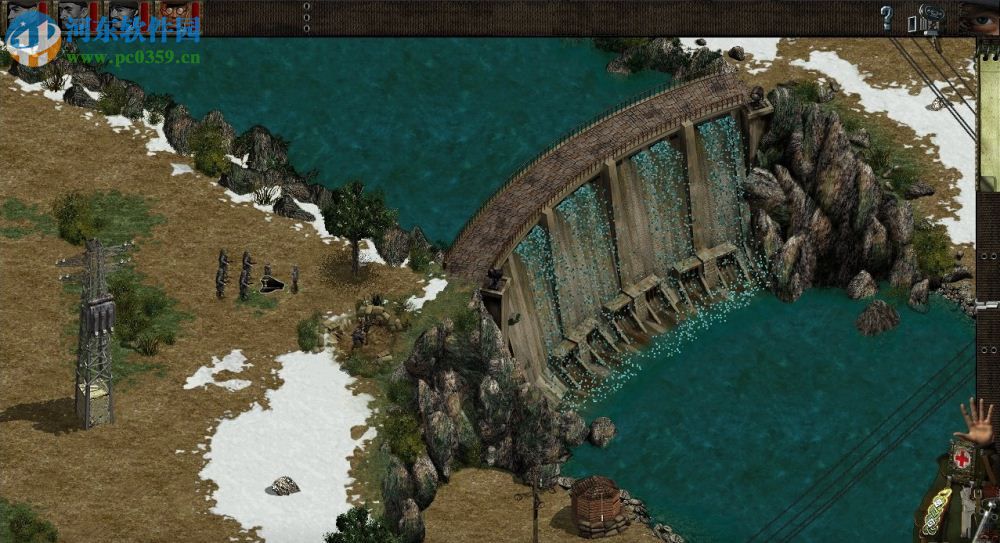
Task: Choose the open hand action
Action: tap(979, 421)
